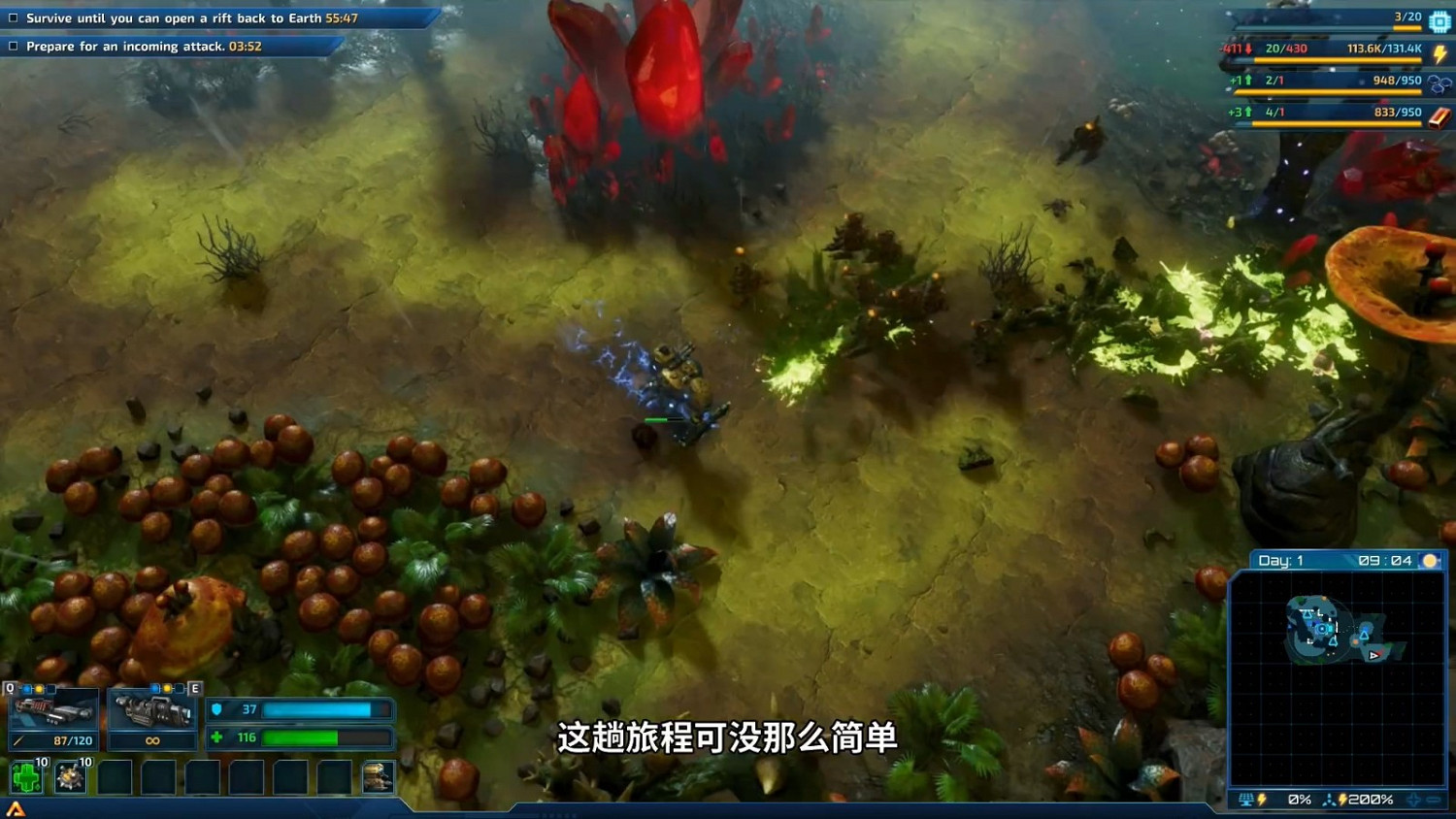Image resolution: width=1456 pixels, height=819 pixels.
Task: Select the health pack consumable icon
Action: click(x=26, y=776)
